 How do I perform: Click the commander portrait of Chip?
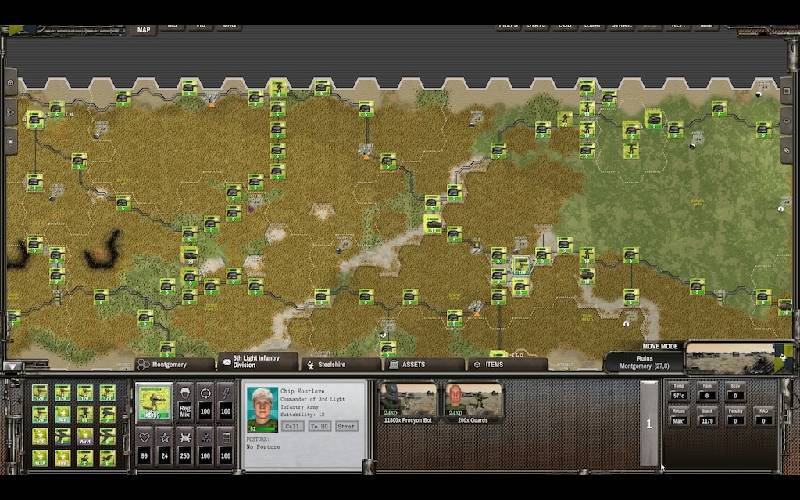coord(263,409)
